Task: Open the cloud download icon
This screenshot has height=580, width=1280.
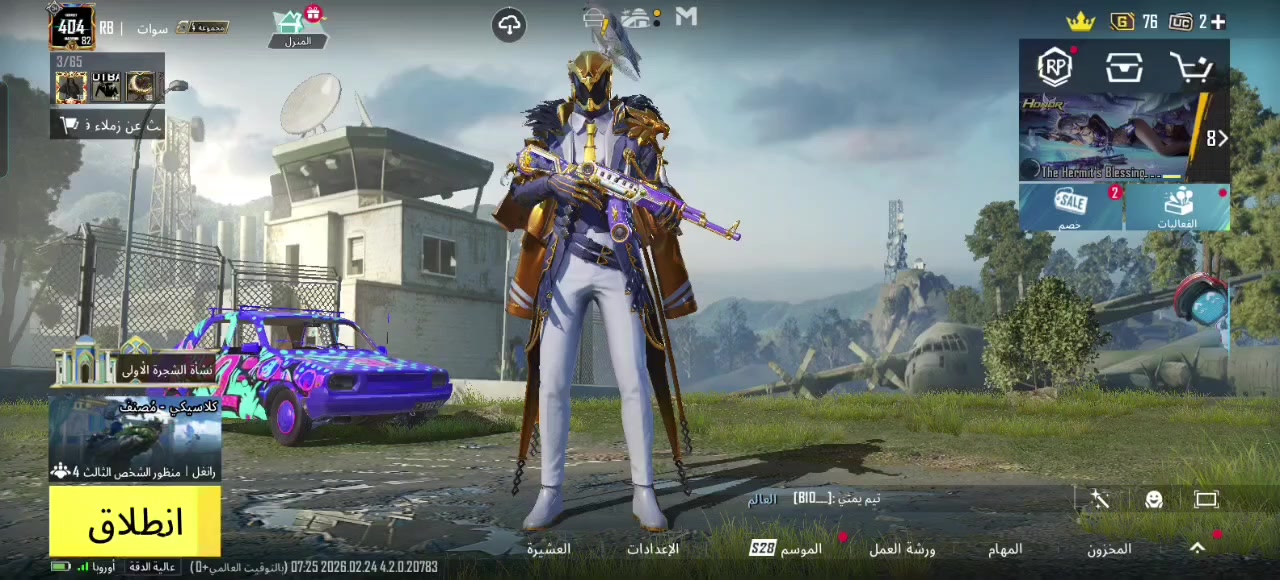Action: tap(509, 25)
